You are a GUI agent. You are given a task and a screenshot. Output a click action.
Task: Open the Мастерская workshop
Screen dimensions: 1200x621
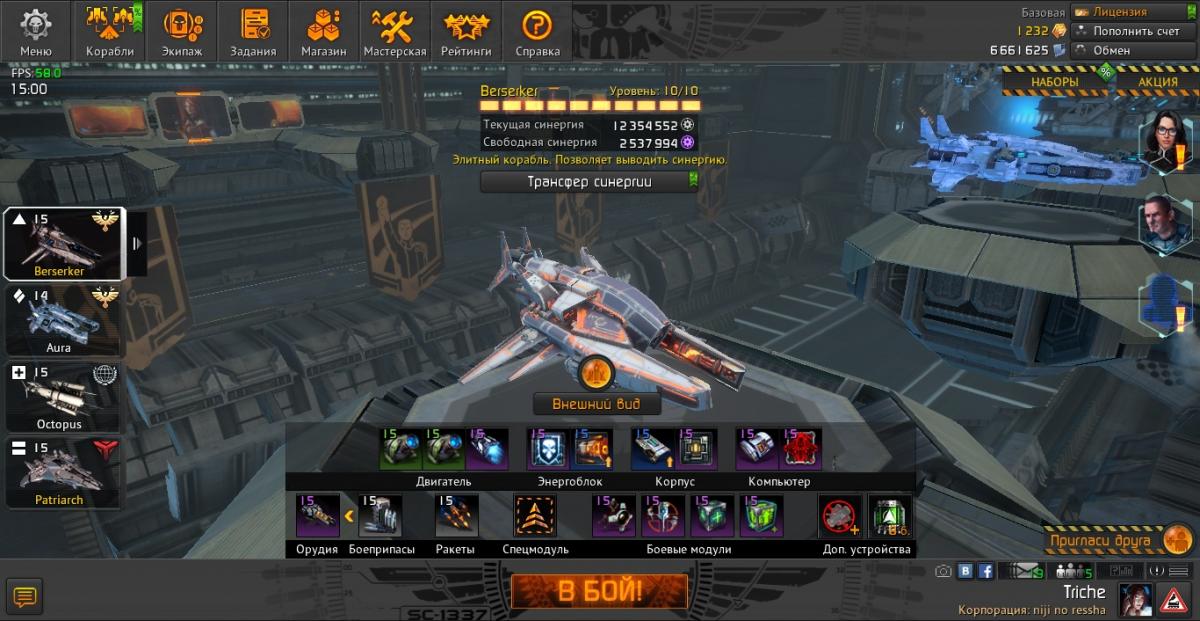pyautogui.click(x=395, y=31)
